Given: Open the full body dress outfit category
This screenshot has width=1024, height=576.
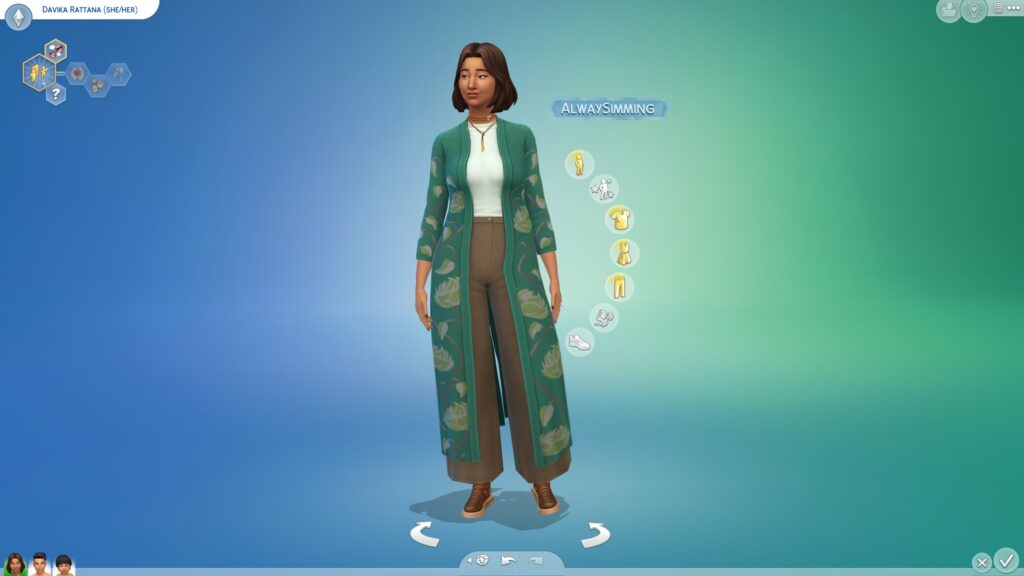Looking at the screenshot, I should click(624, 253).
